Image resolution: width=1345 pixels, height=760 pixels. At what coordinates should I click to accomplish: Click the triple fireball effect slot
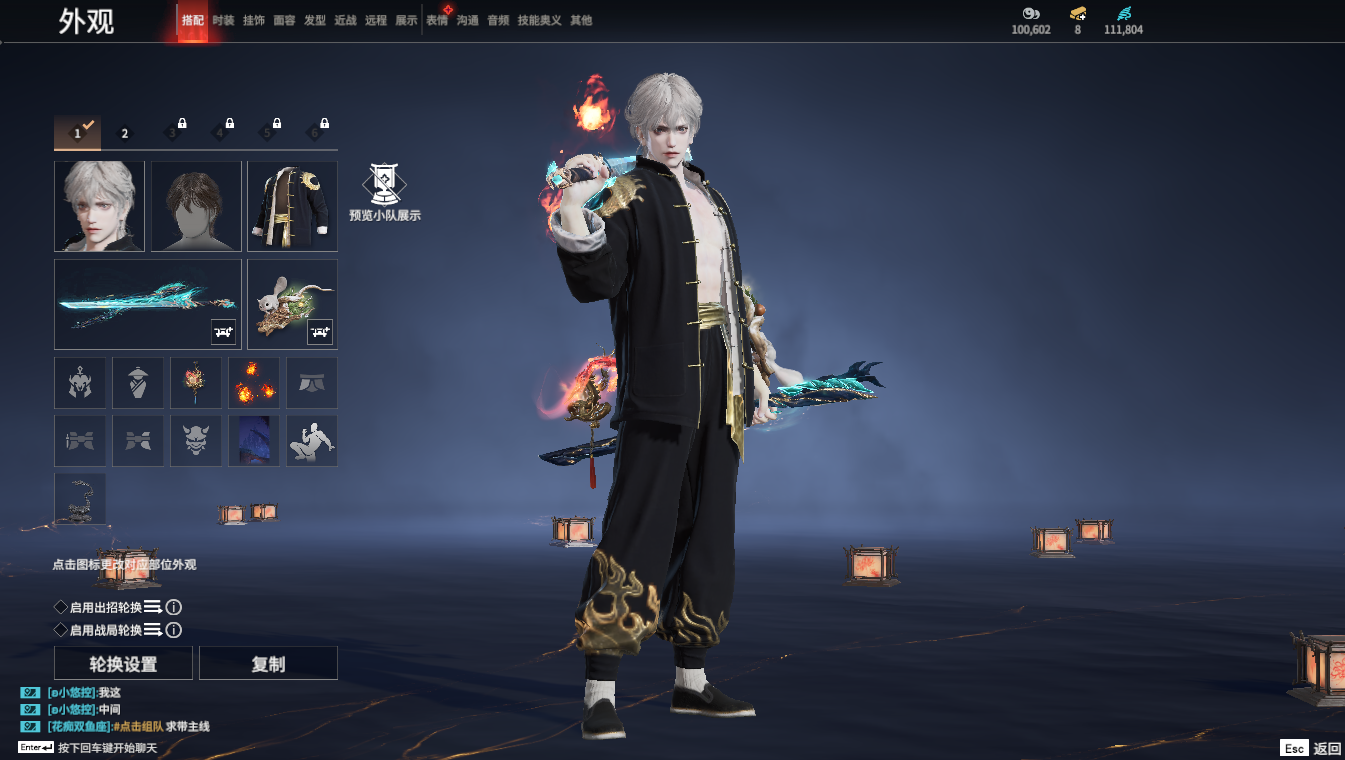coord(254,383)
